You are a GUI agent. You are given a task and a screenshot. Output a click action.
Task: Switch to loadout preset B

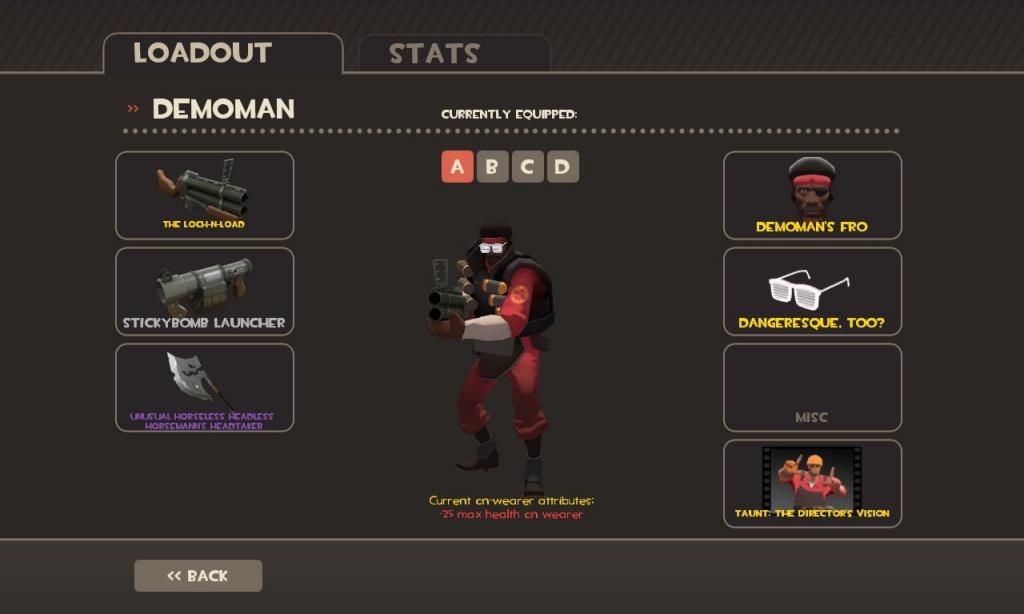pos(492,167)
